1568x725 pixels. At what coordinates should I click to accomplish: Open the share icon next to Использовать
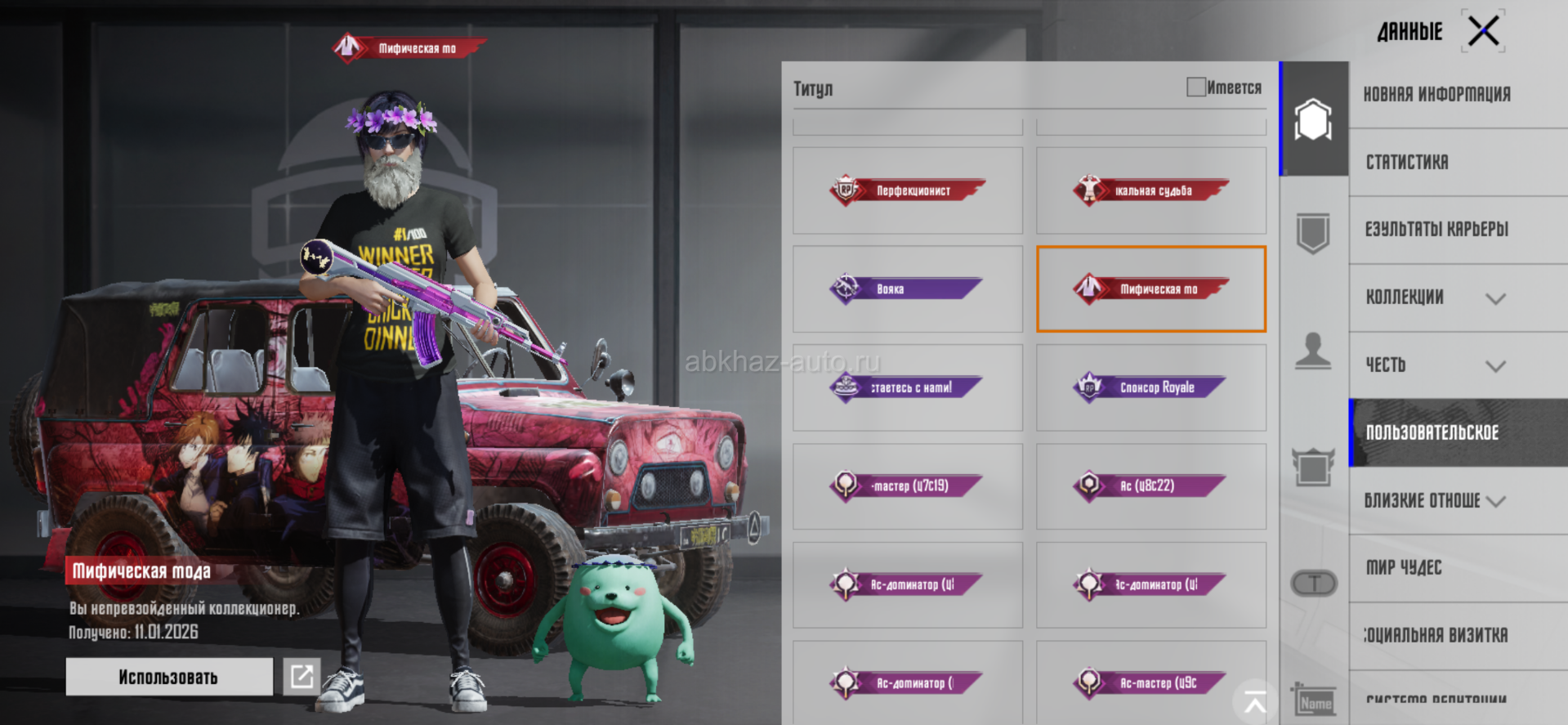point(302,677)
